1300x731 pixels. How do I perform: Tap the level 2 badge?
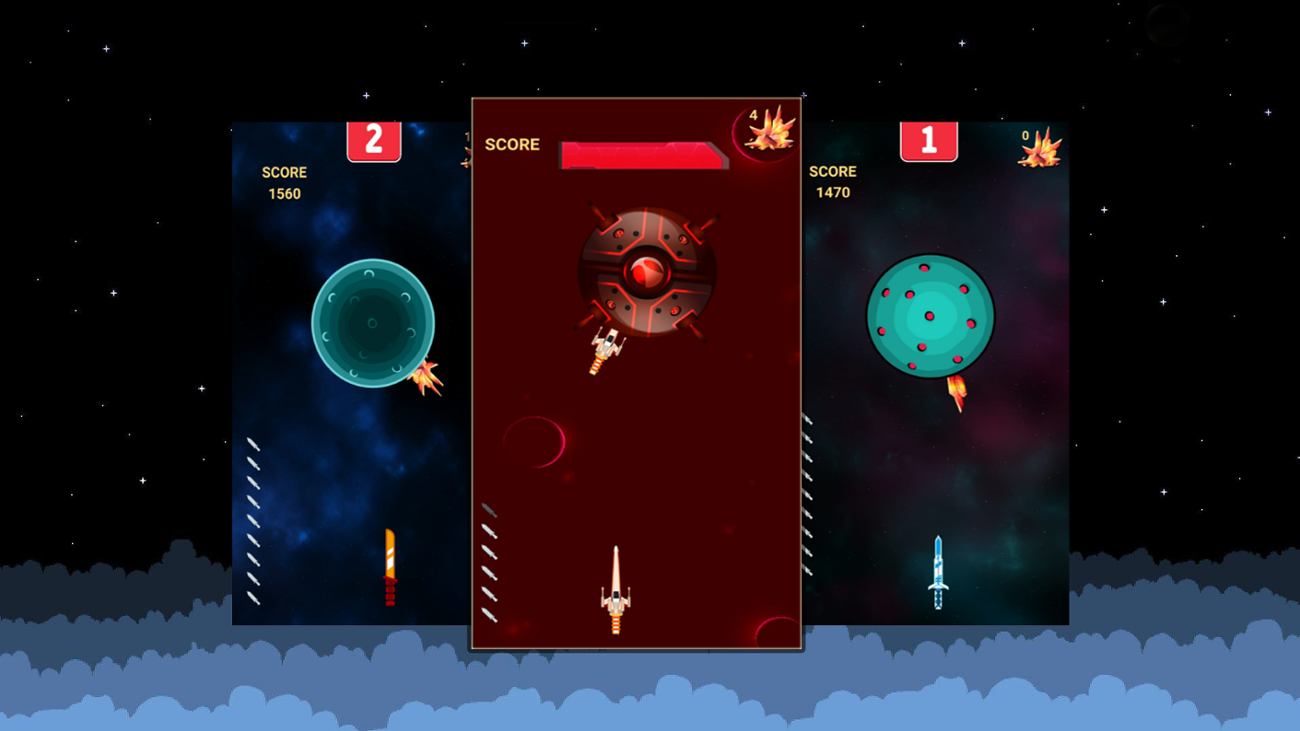(x=374, y=141)
